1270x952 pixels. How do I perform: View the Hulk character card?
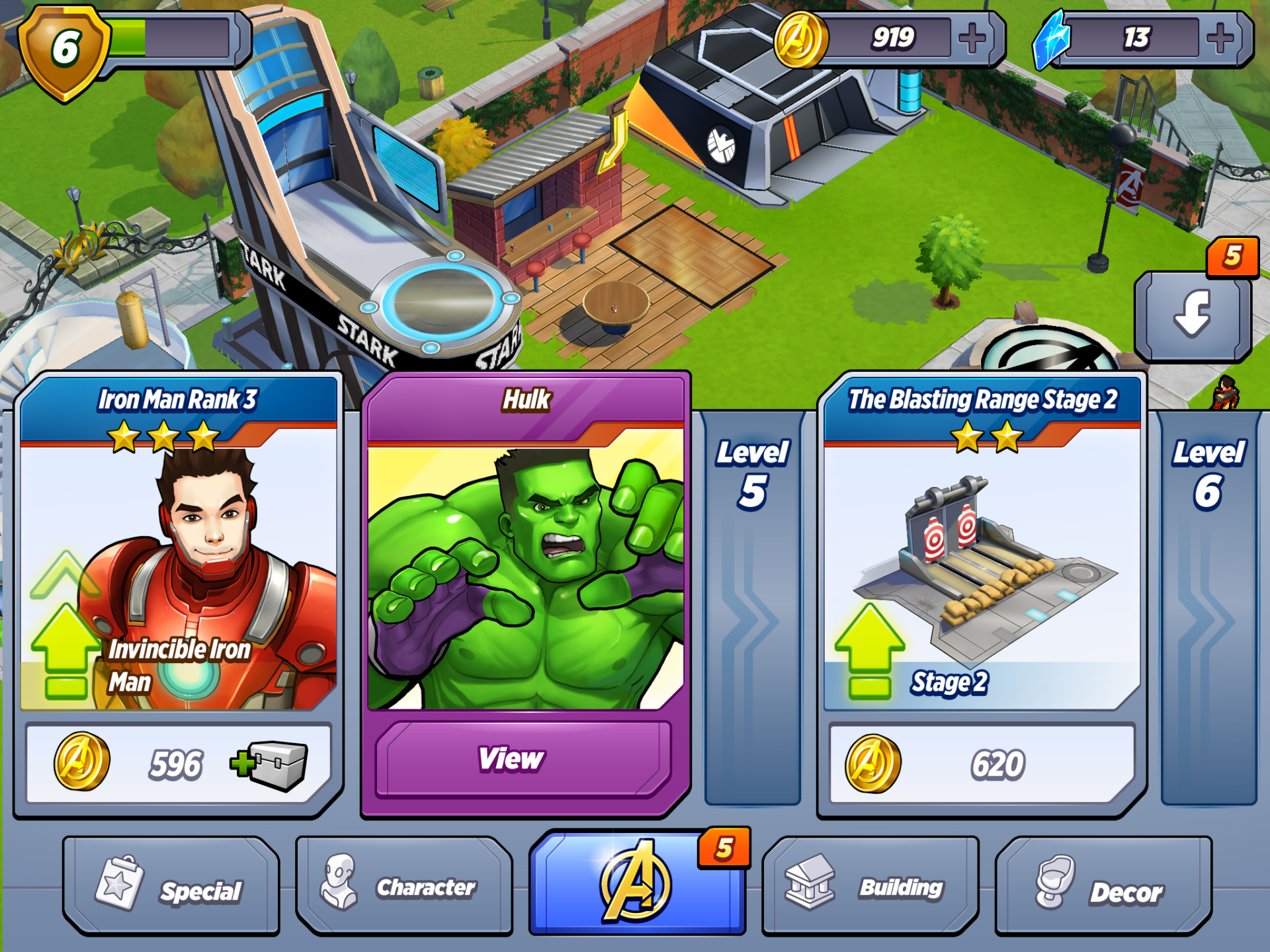(x=524, y=759)
